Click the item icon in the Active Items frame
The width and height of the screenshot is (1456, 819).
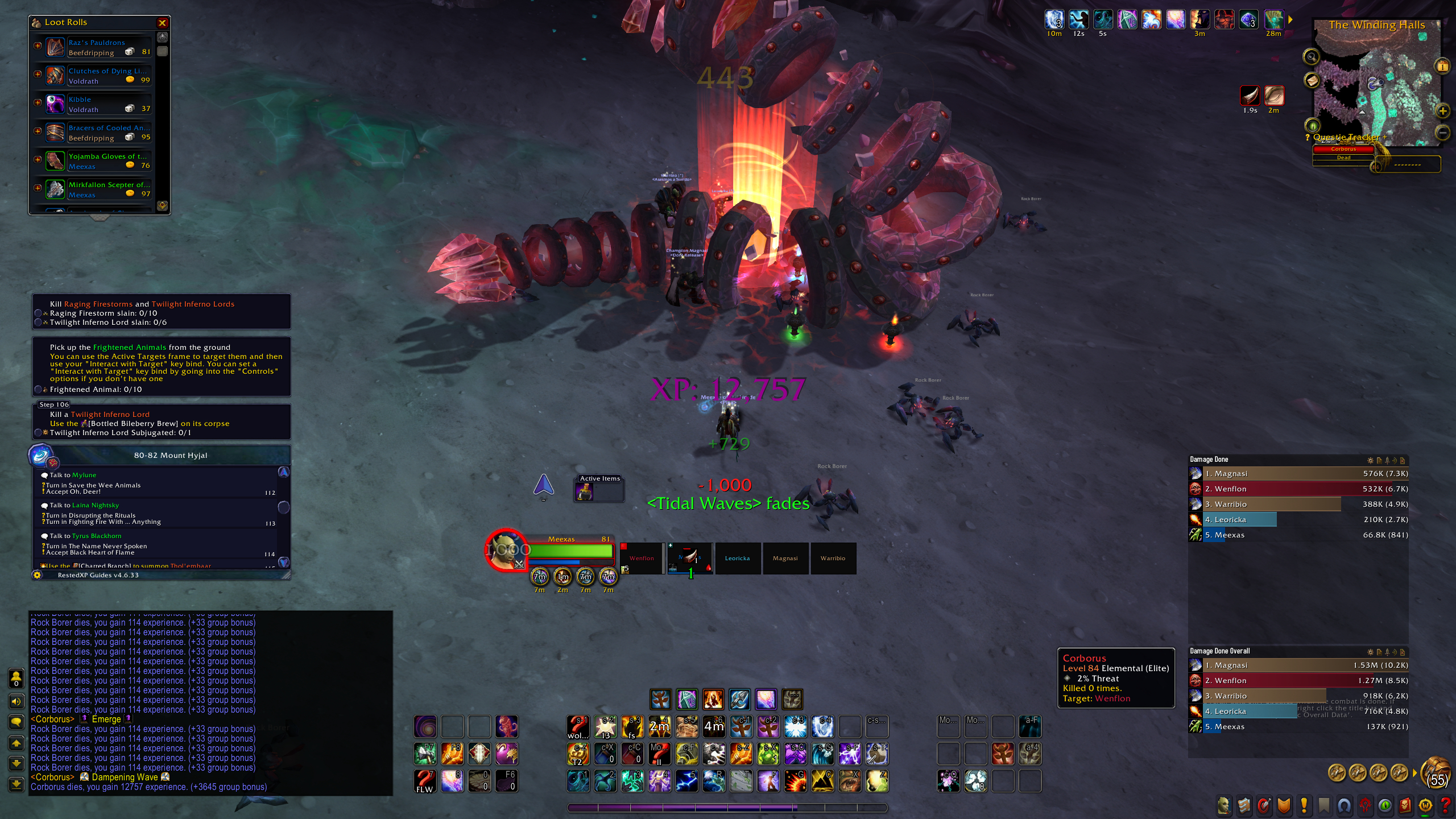[x=585, y=492]
